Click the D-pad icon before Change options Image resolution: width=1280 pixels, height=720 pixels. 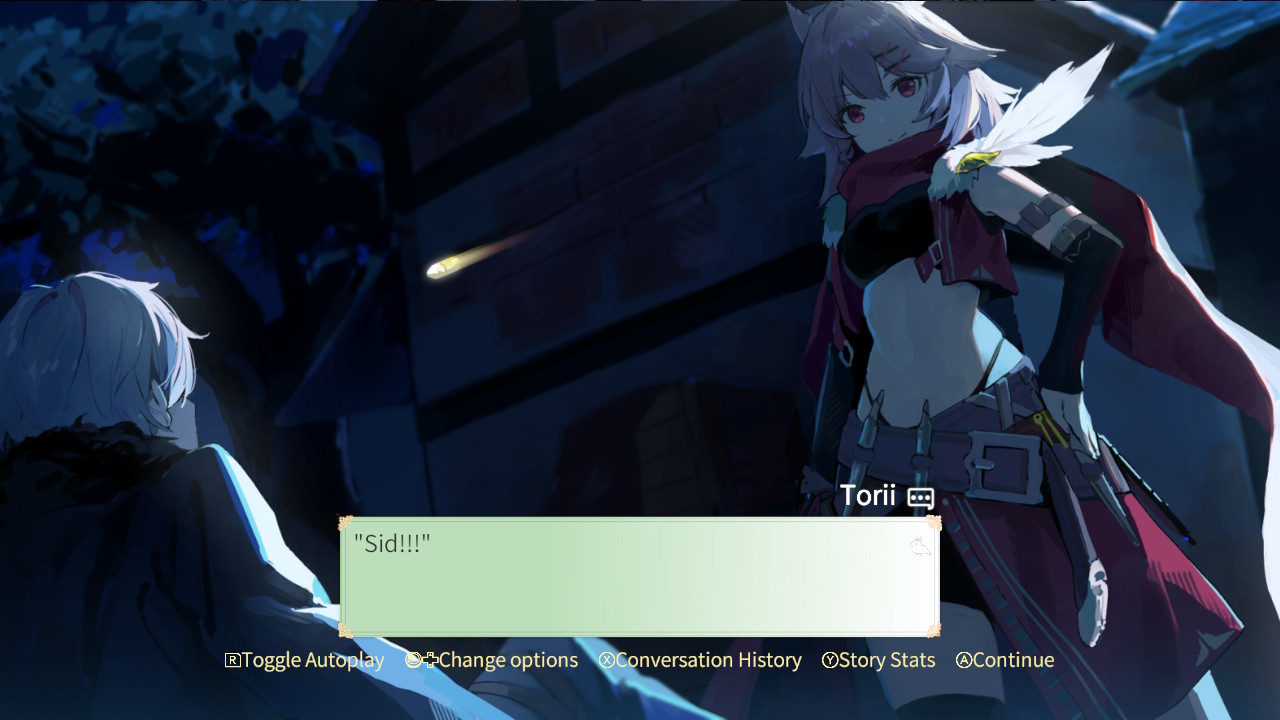pos(429,660)
